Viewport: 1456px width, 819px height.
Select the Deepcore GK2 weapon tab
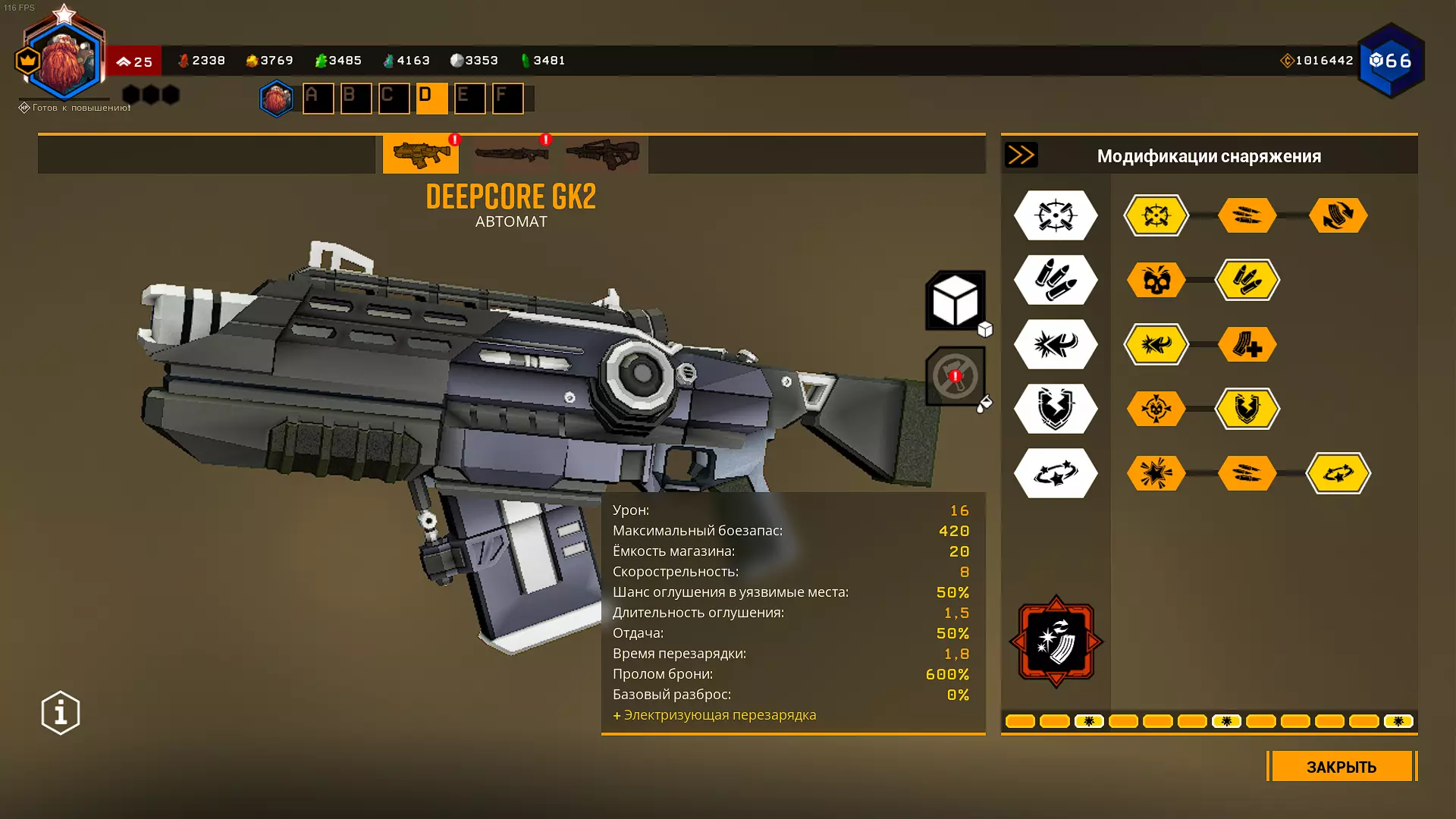(421, 154)
